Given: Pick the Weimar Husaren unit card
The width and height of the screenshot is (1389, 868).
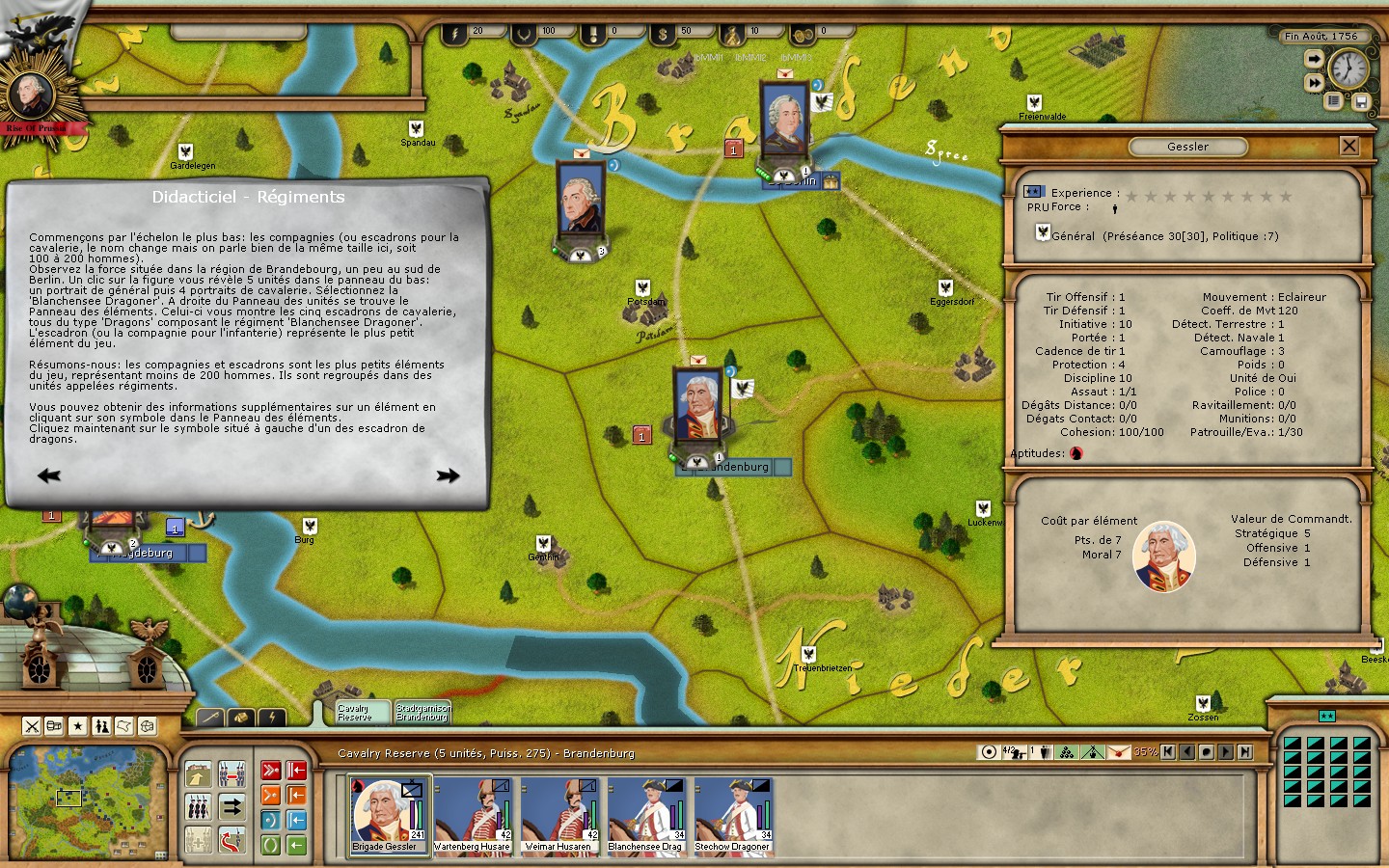Looking at the screenshot, I should click(x=558, y=816).
